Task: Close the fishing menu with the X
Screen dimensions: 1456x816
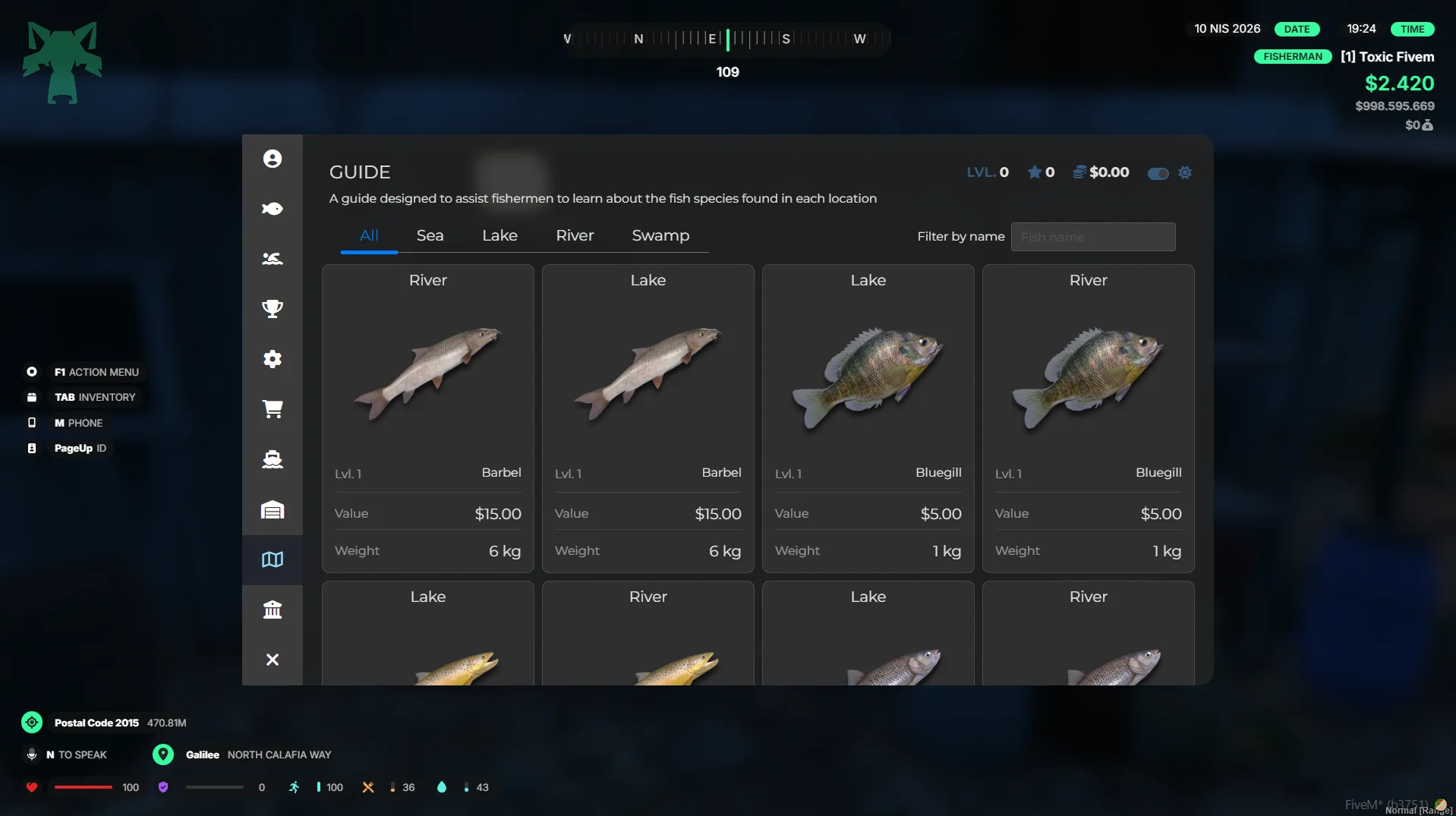Action: [x=273, y=660]
